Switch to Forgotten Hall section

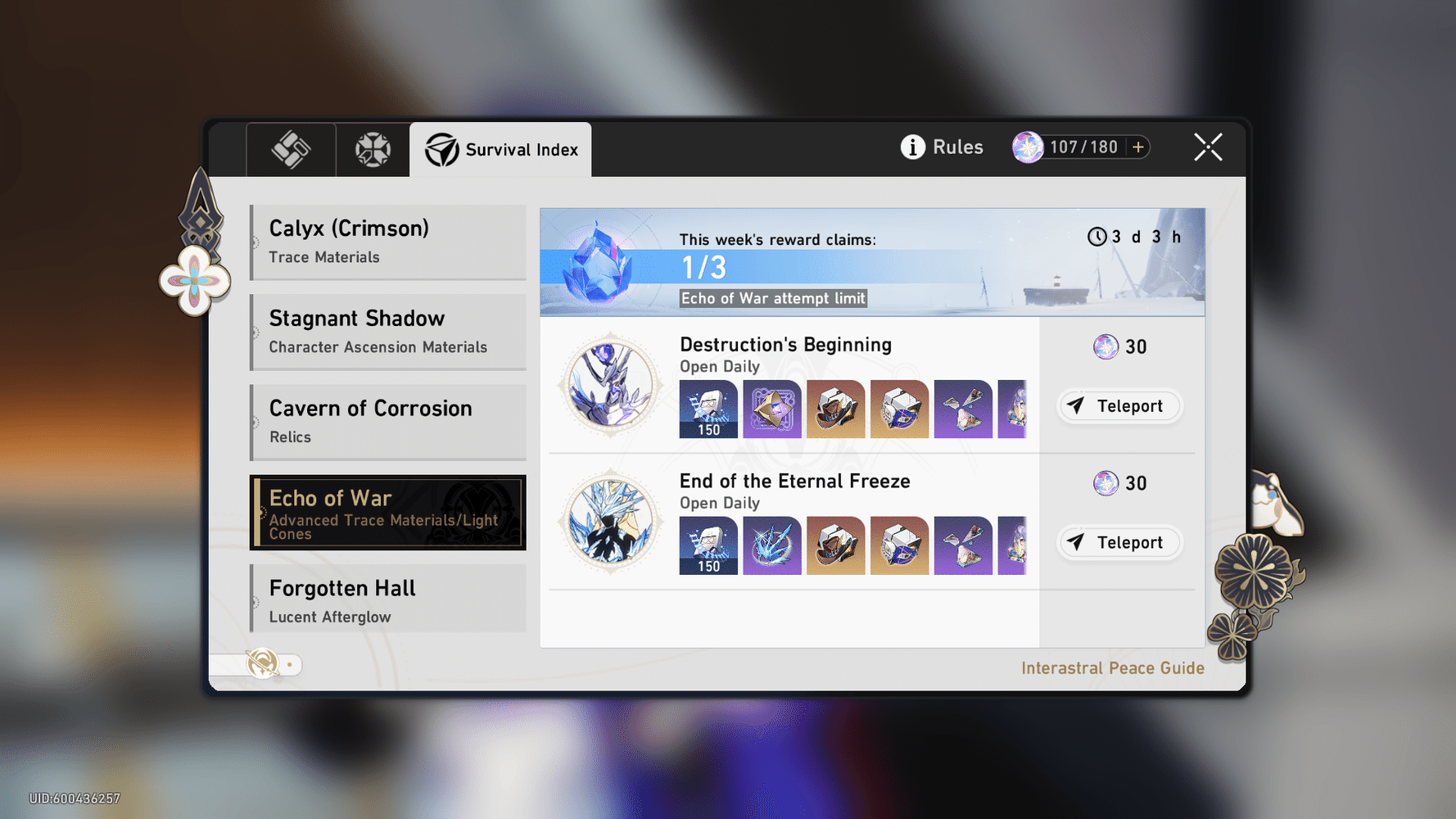(x=387, y=599)
